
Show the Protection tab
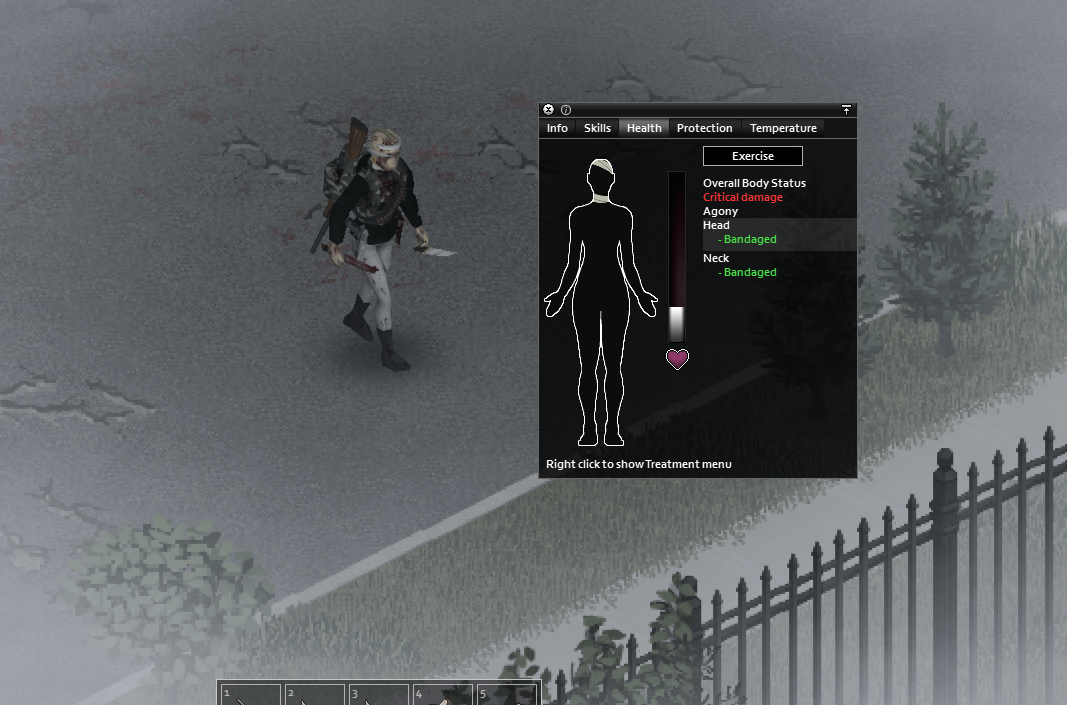(704, 128)
